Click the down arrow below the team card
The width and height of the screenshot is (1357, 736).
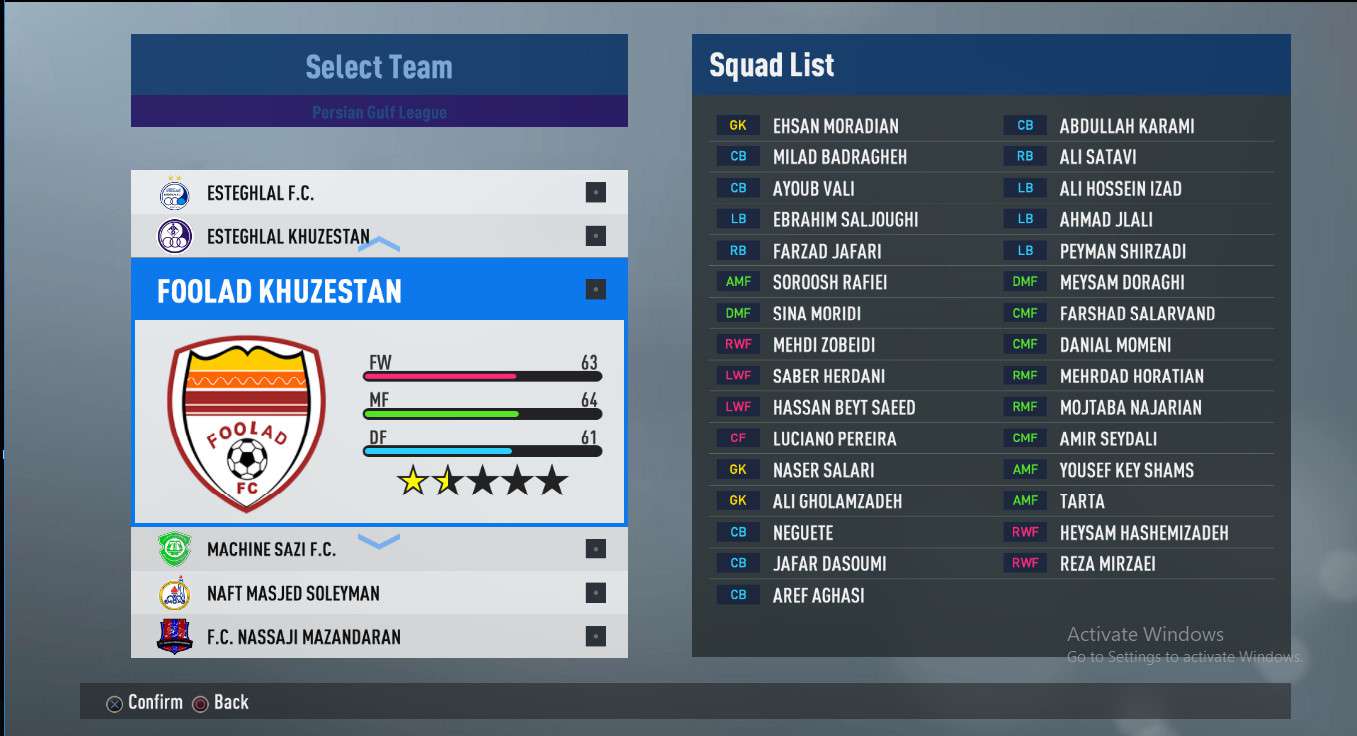[379, 542]
